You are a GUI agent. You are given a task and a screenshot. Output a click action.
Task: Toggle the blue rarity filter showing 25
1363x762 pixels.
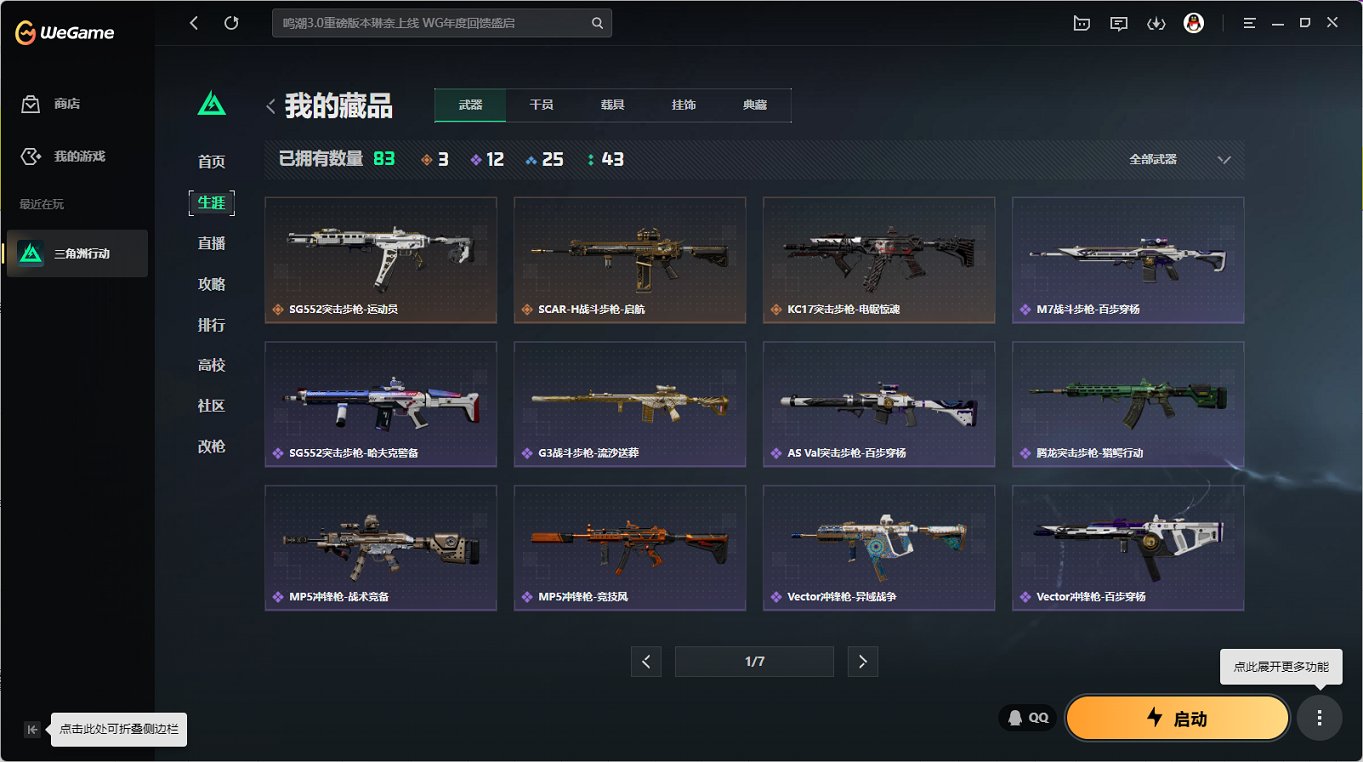coord(544,158)
